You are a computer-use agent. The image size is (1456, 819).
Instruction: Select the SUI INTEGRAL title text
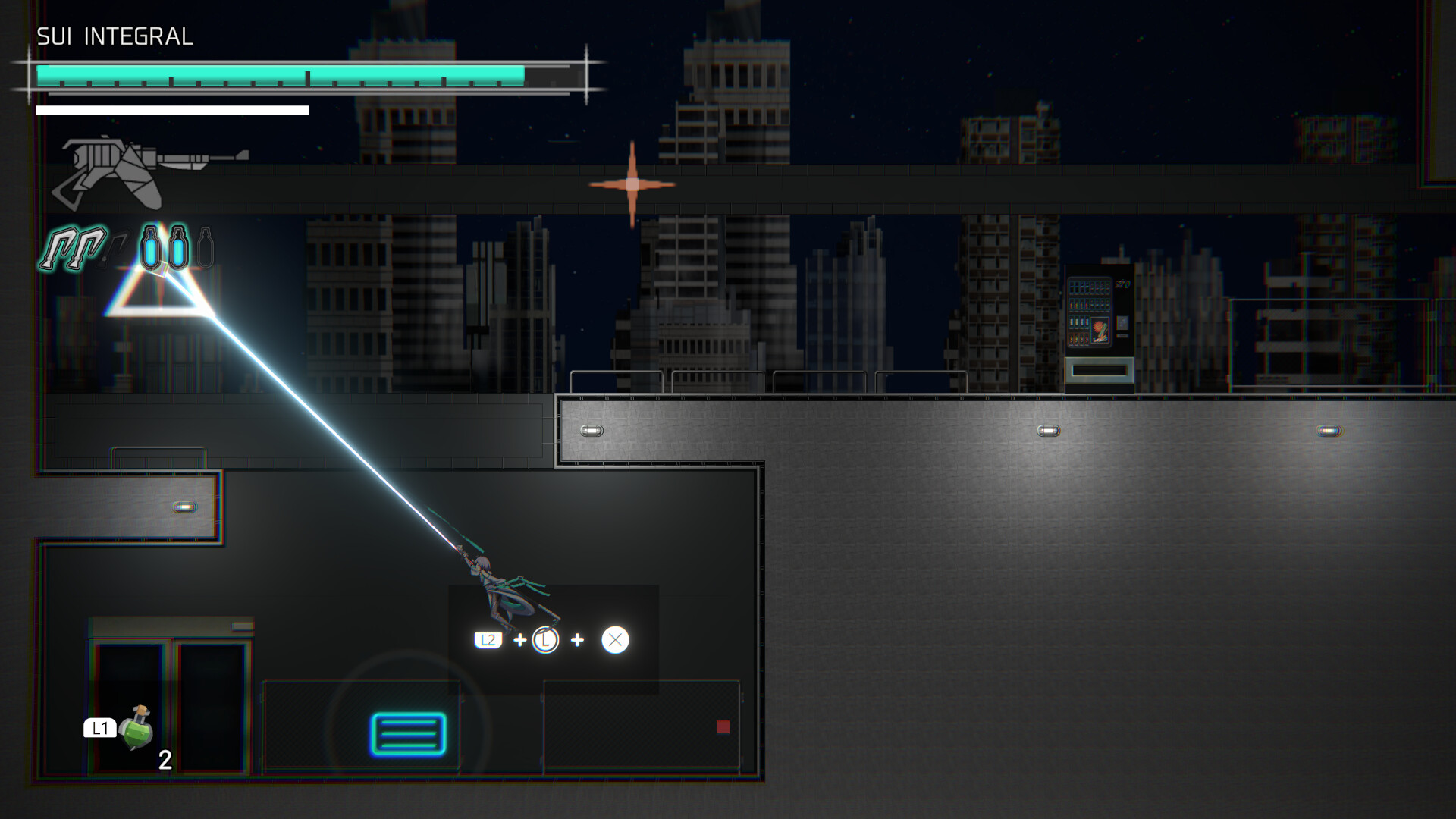(x=115, y=35)
